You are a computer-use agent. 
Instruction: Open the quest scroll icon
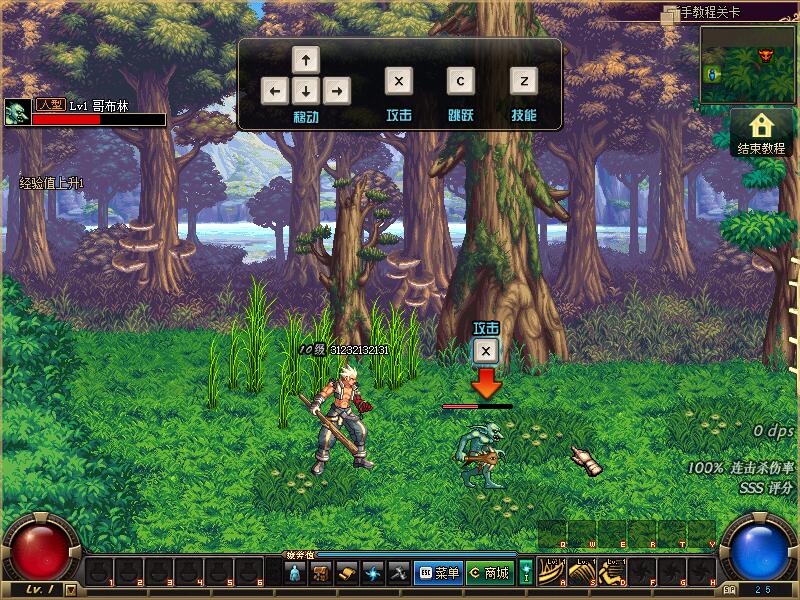(347, 573)
